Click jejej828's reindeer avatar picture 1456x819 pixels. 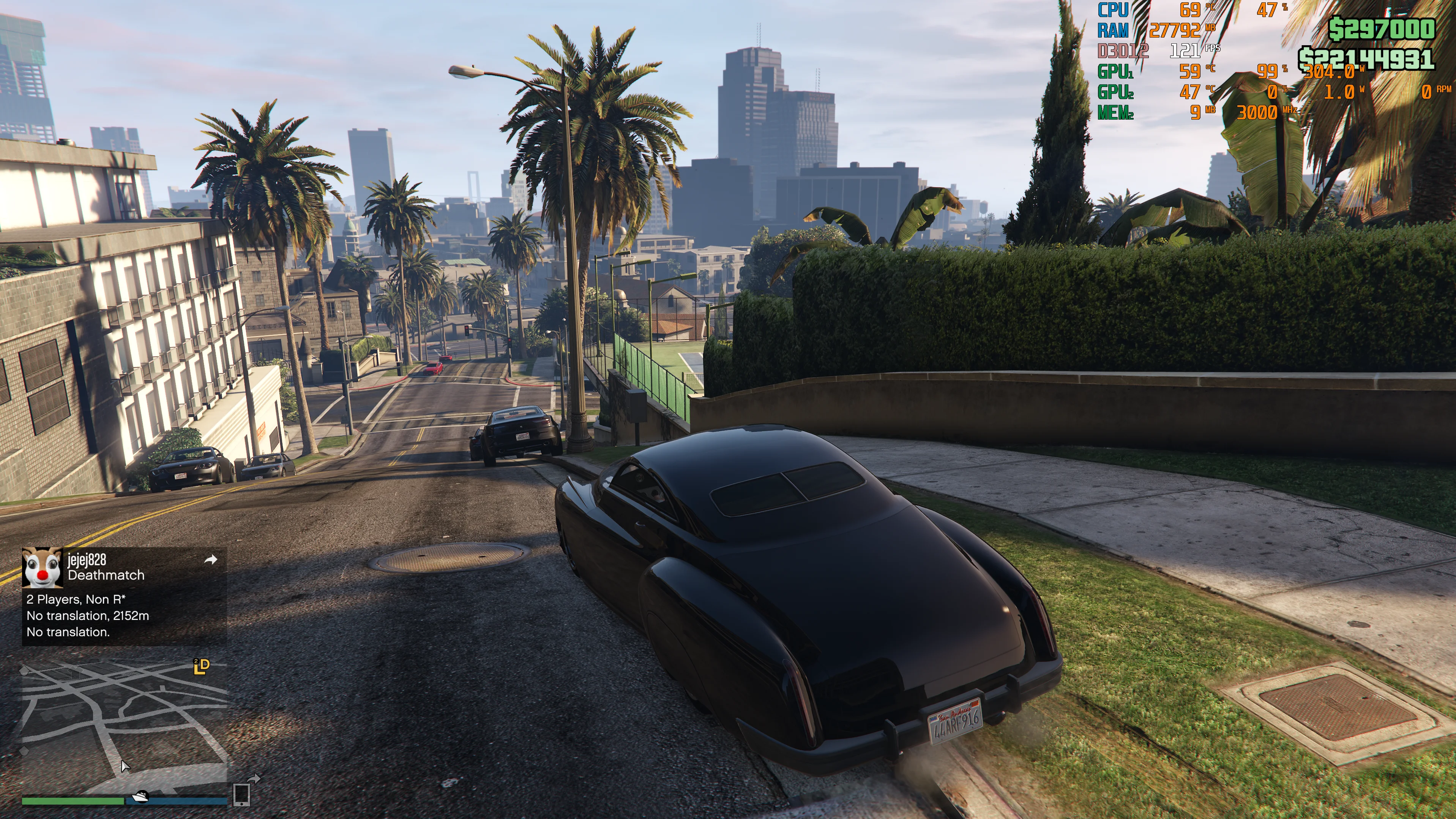(42, 567)
